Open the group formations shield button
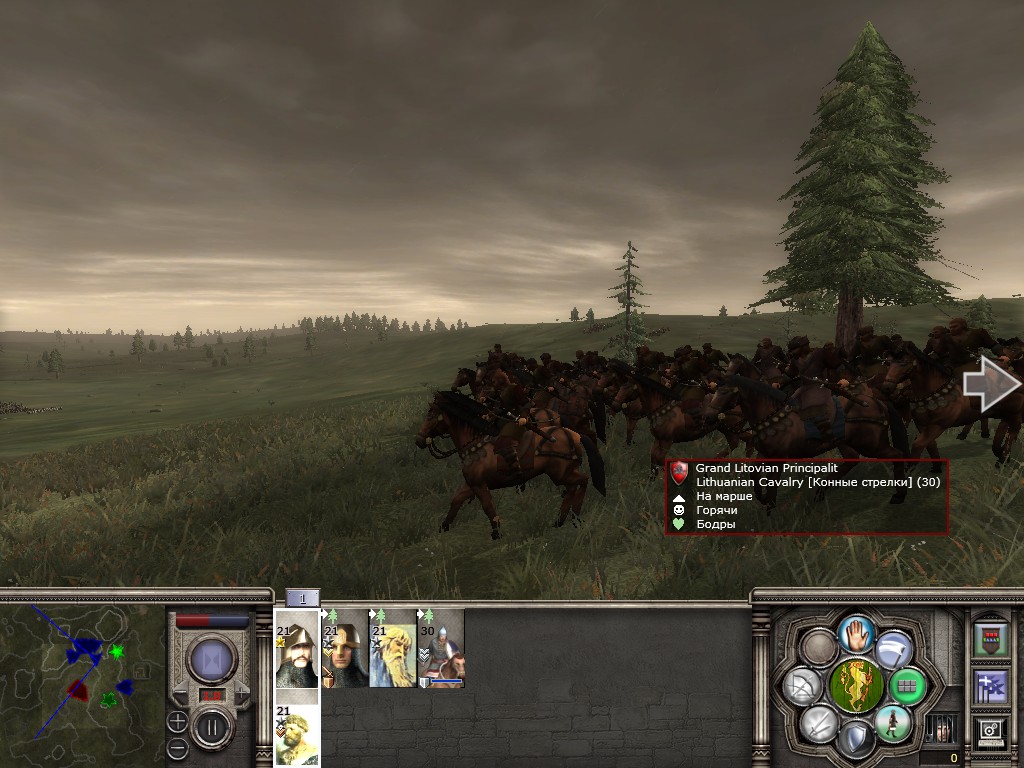Screen dimensions: 1024x768 pos(991,637)
